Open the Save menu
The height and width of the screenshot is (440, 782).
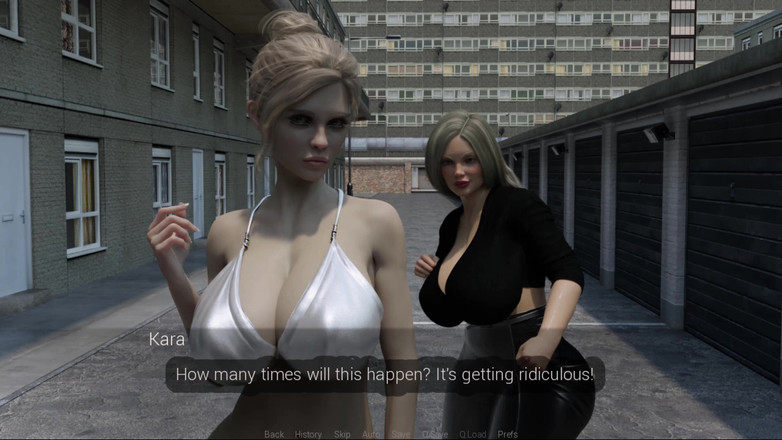(x=401, y=434)
